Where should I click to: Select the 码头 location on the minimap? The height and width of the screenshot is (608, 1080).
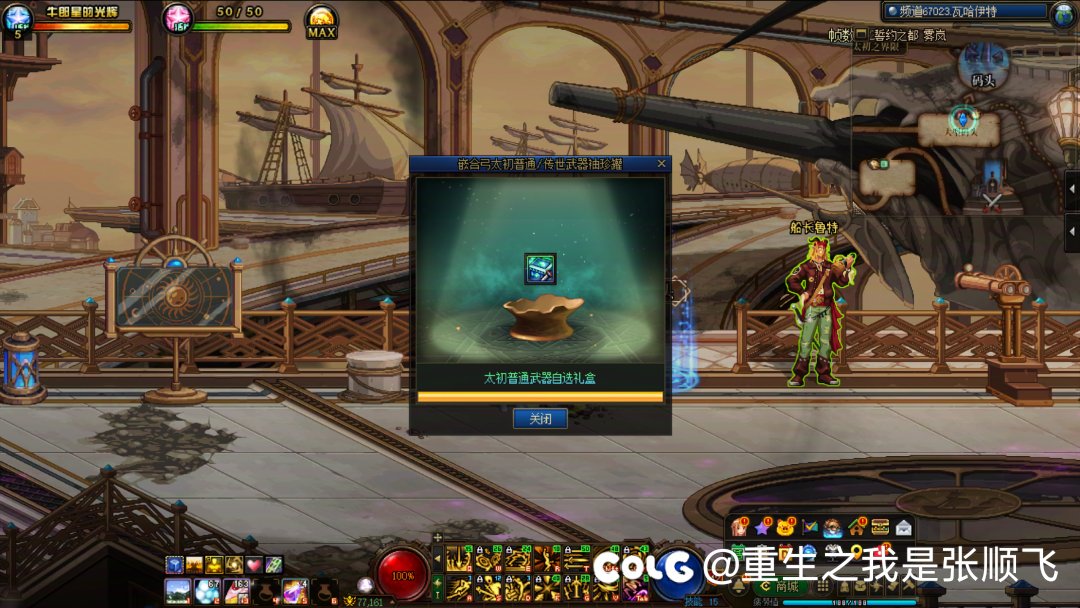coord(984,79)
